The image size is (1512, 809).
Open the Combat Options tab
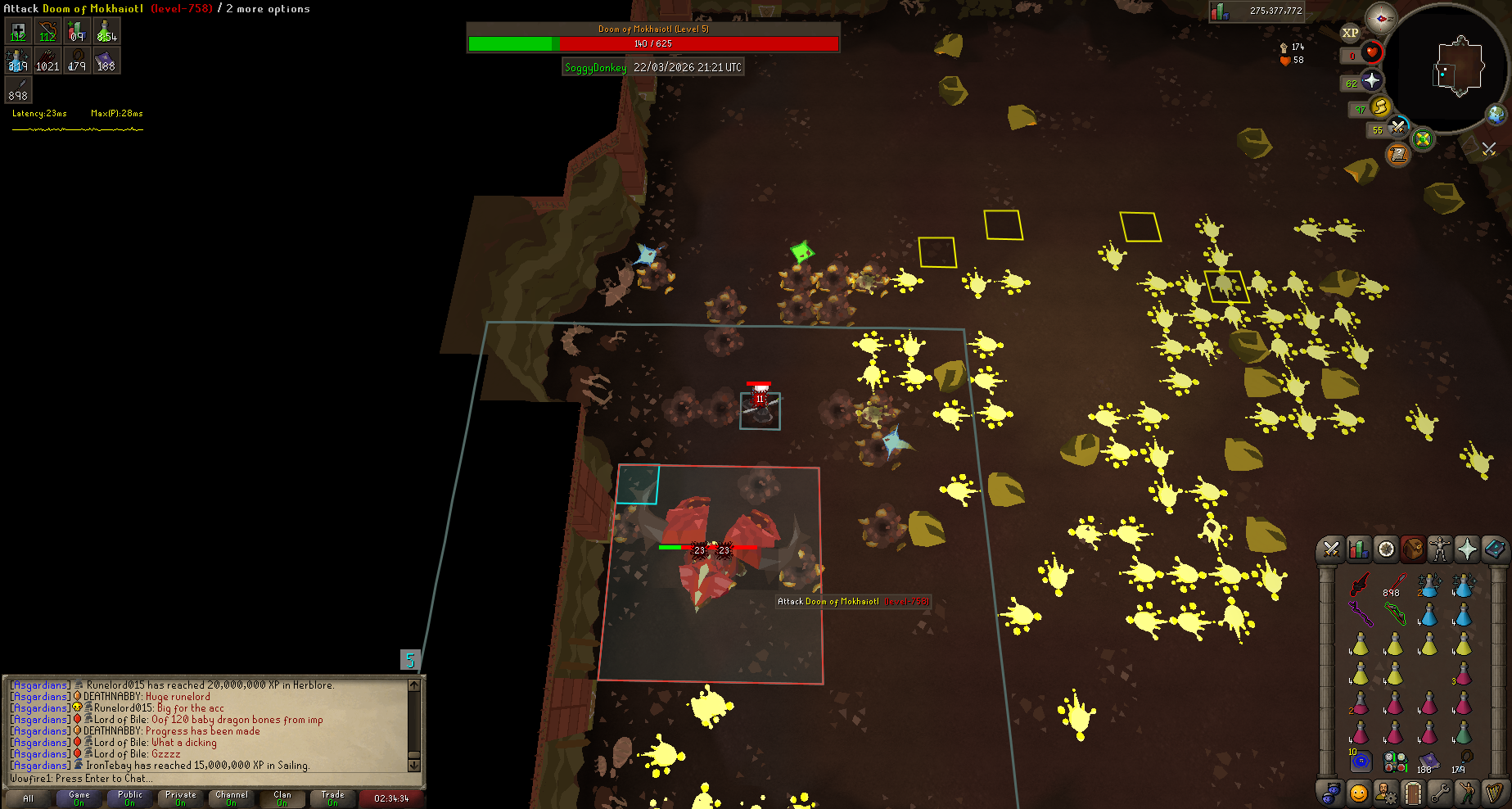1331,549
